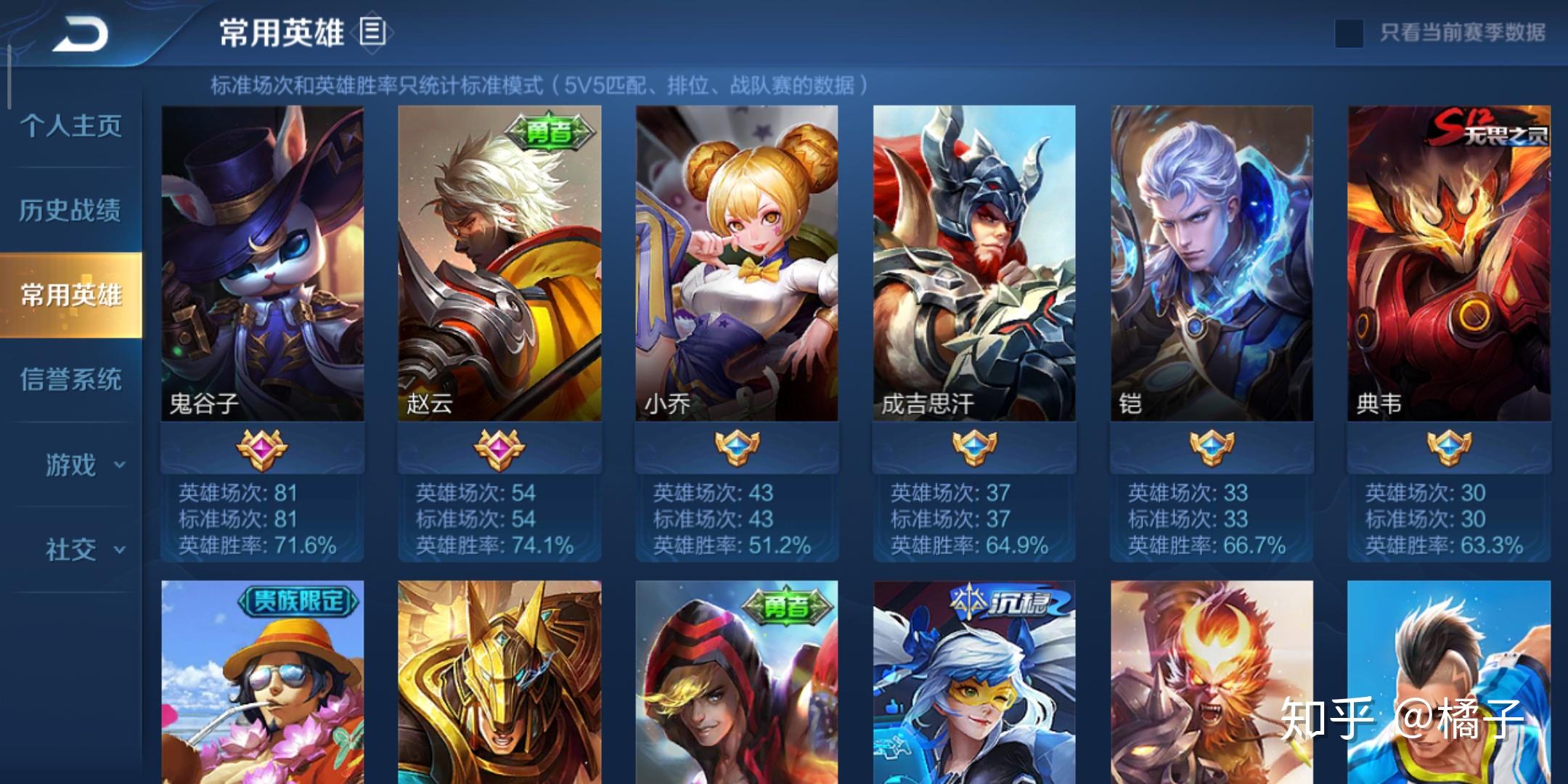Go to 信誉系统 page
Image resolution: width=1568 pixels, height=784 pixels.
(70, 379)
